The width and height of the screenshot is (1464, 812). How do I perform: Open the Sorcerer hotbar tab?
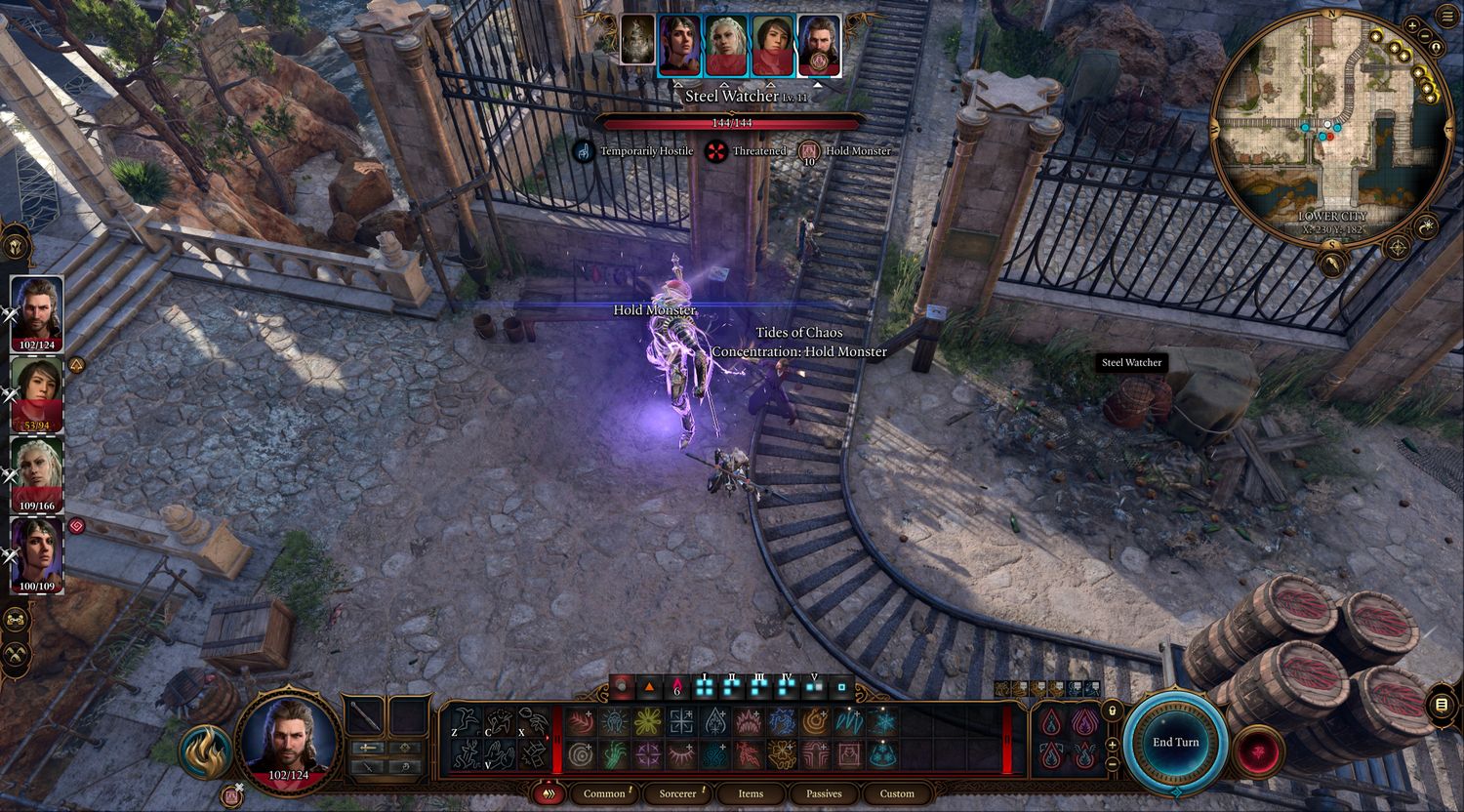coord(677,793)
